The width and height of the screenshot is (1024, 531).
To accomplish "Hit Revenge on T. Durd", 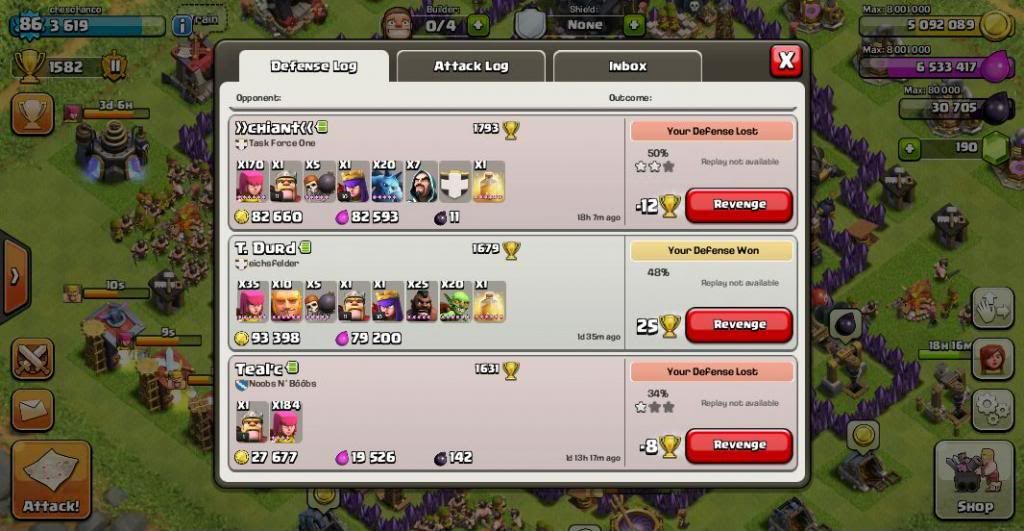I will (739, 325).
